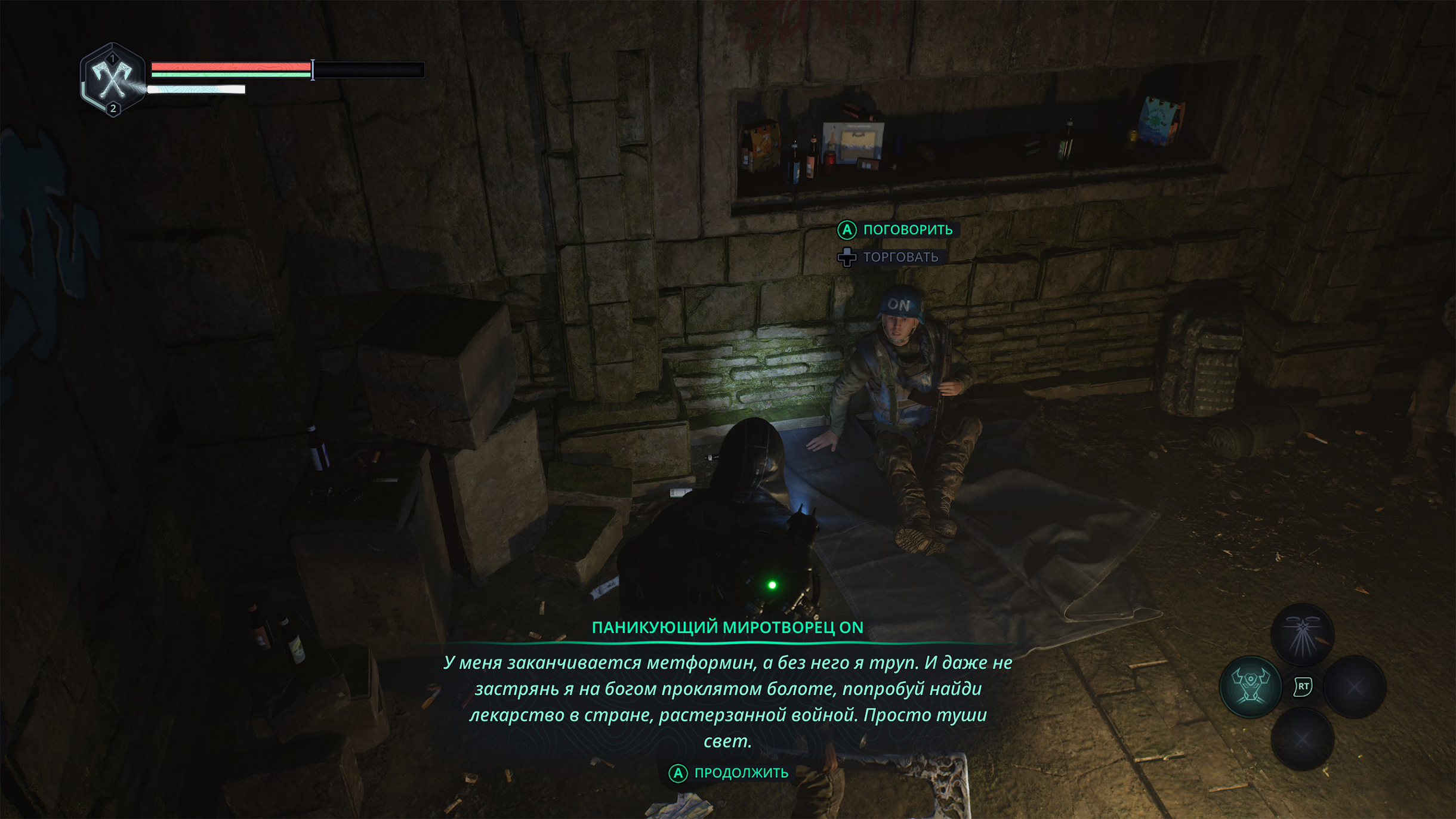Activate the horned mask ability slot
1456x819 pixels.
(1250, 687)
